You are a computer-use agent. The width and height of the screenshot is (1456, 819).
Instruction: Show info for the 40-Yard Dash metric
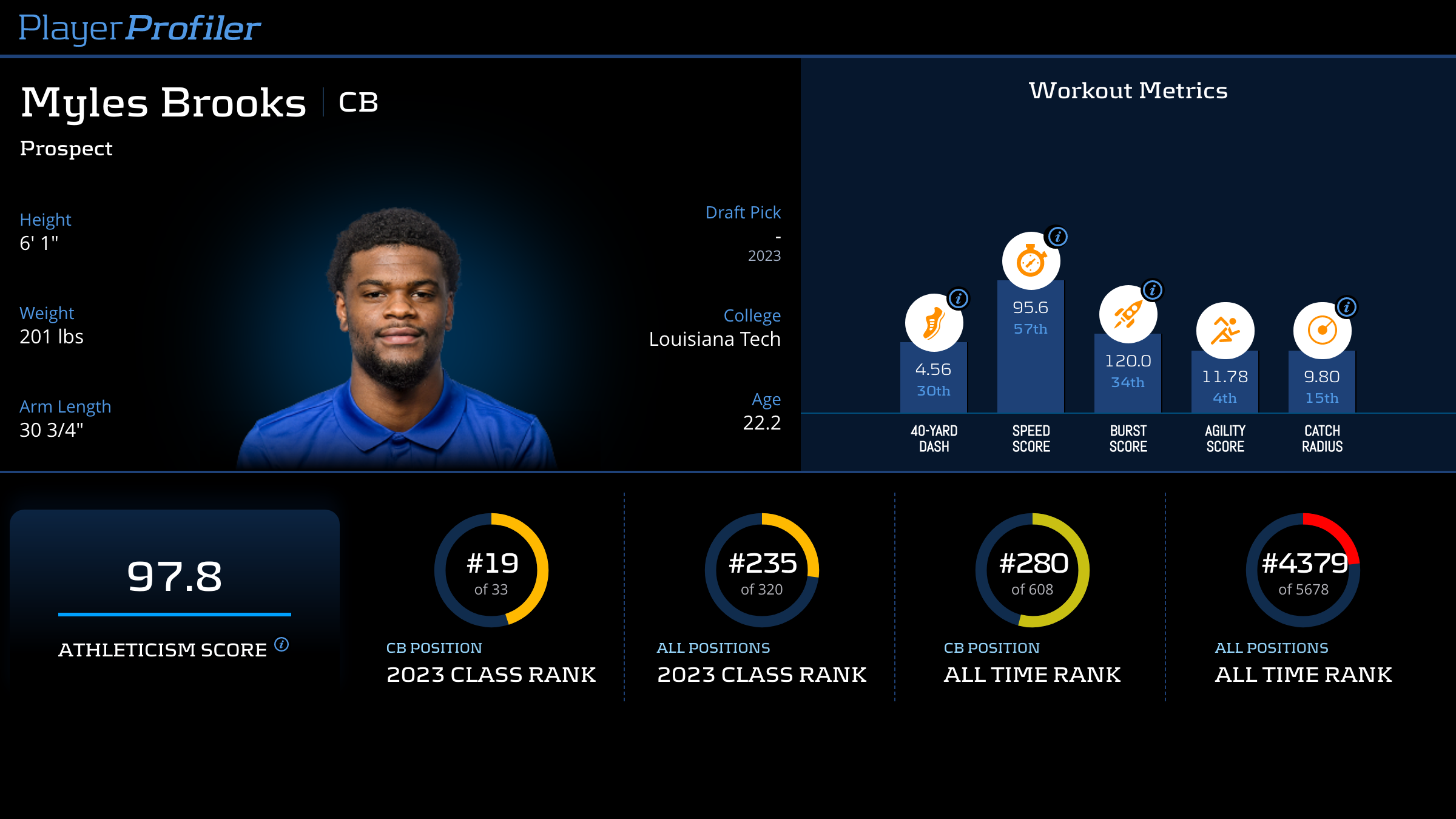pos(959,298)
